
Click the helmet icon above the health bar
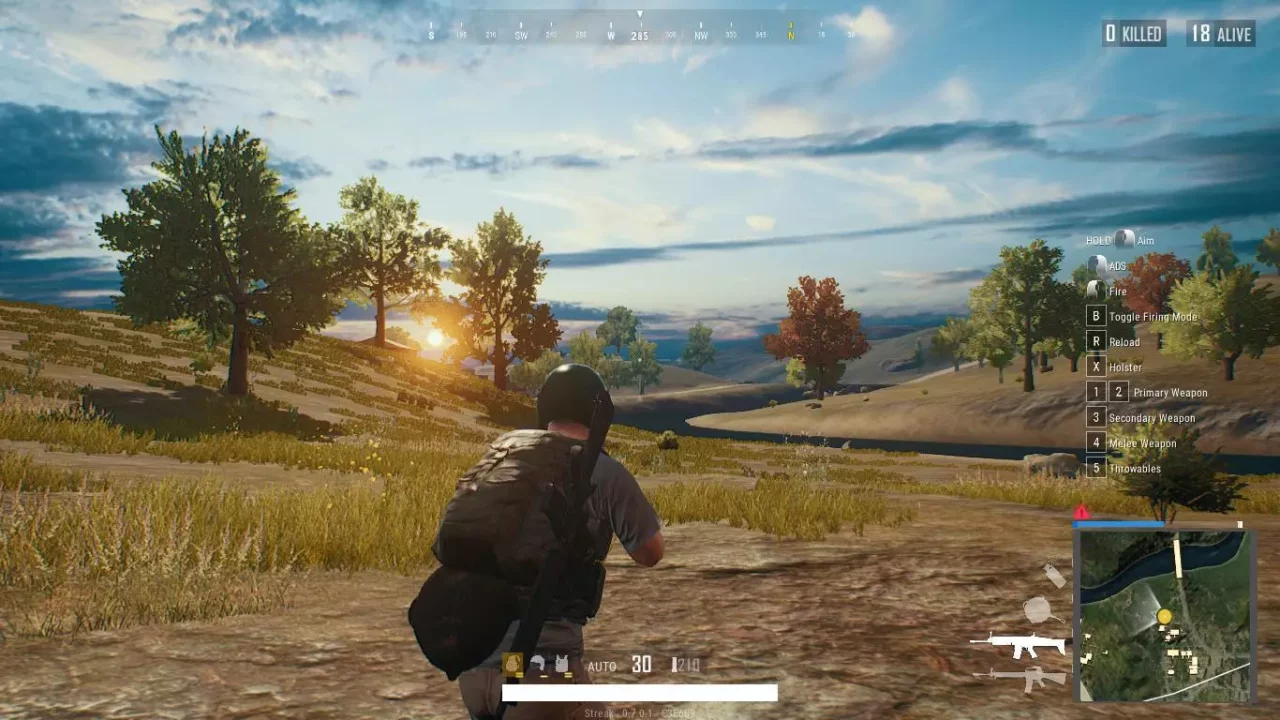coord(539,662)
